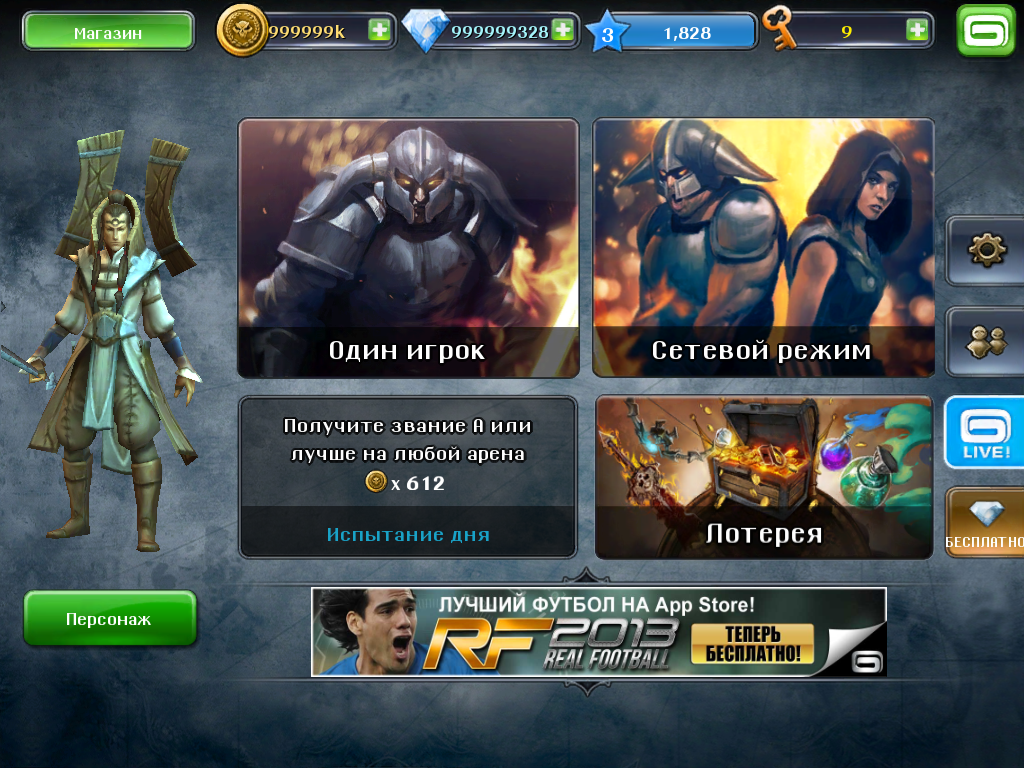
Task: Tap the Real Football 2013 ad banner
Action: pos(598,632)
